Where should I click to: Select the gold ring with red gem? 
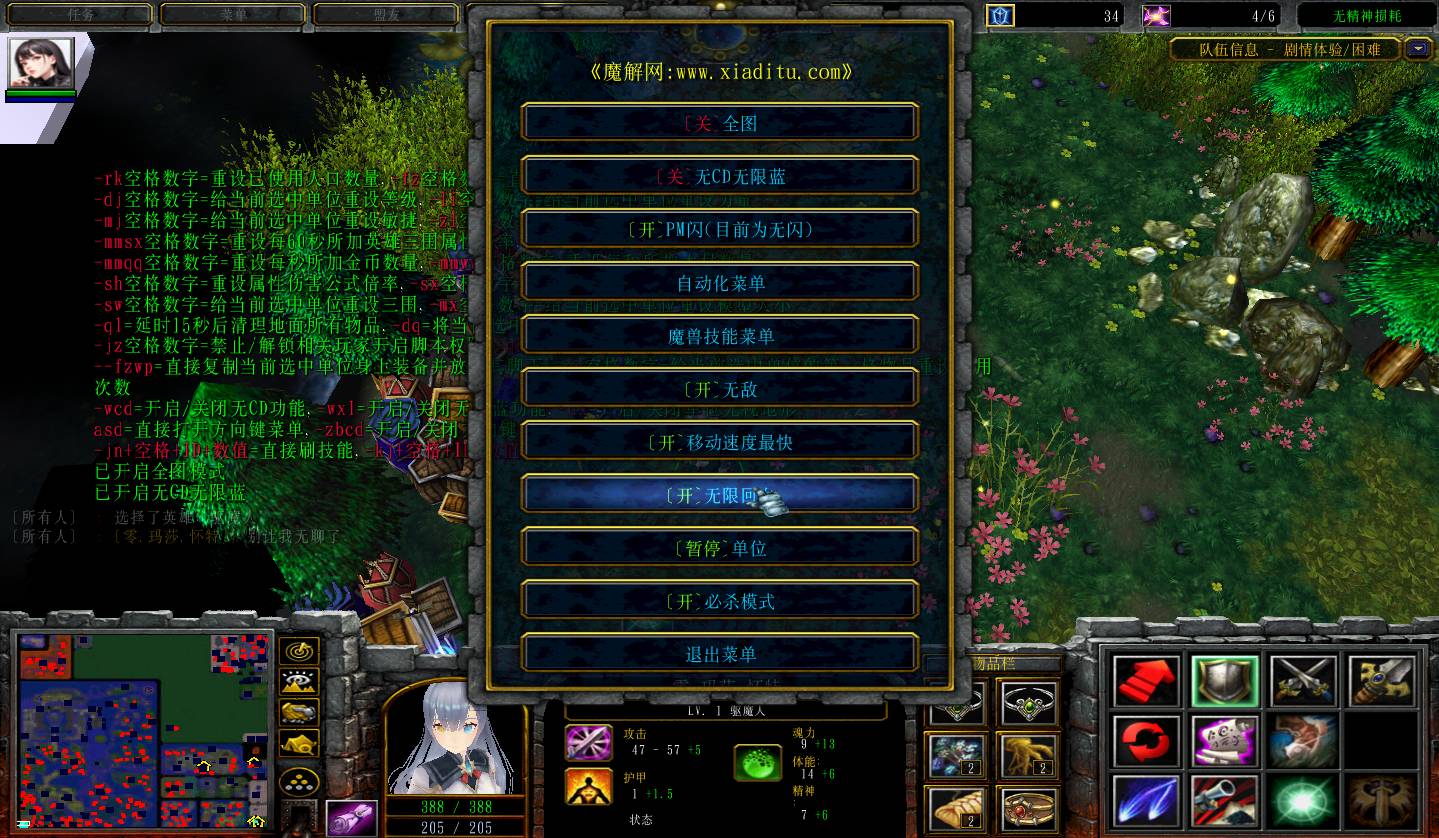[x=1028, y=810]
